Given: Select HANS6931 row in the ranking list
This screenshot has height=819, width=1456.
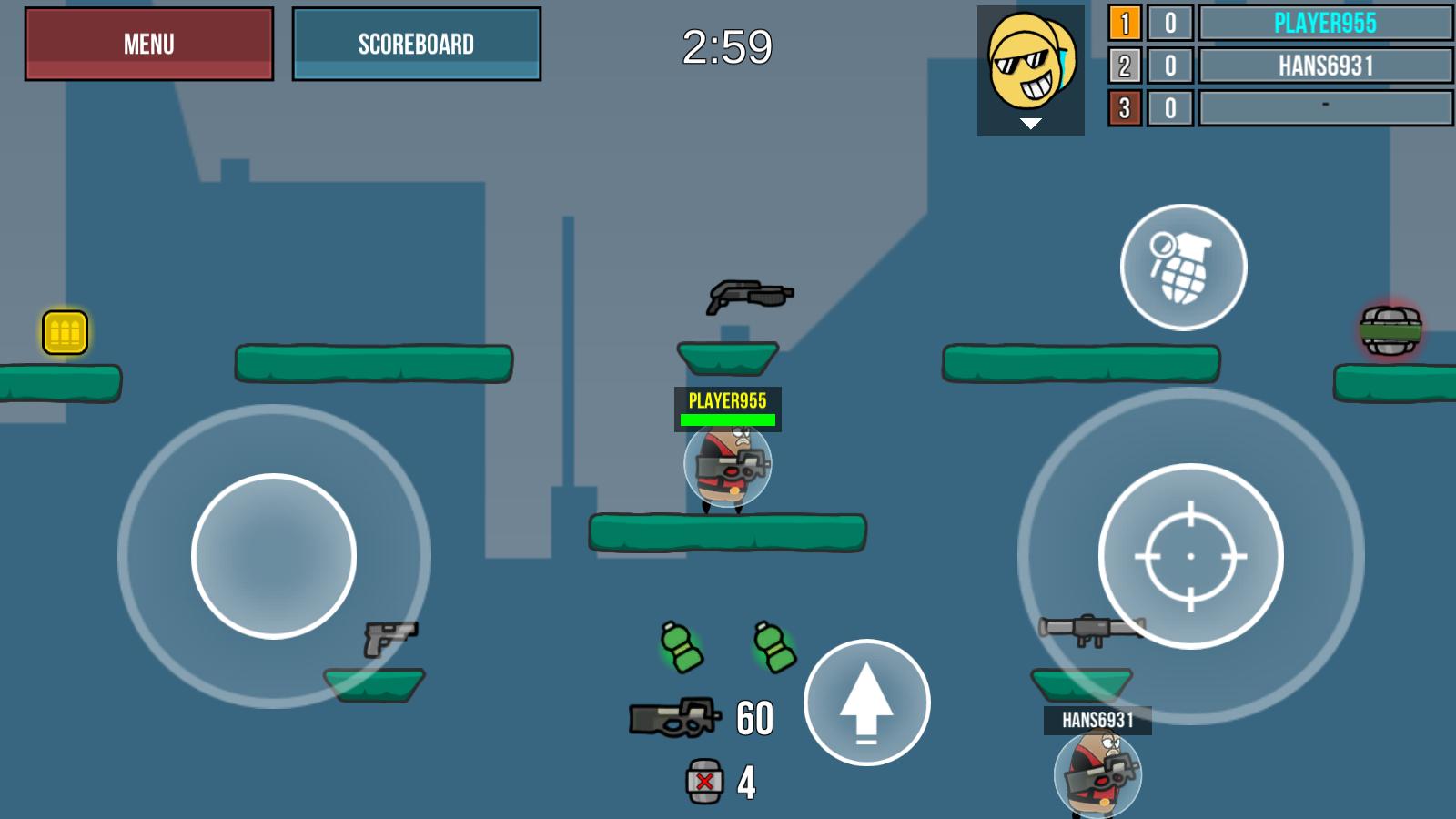Looking at the screenshot, I should (x=1325, y=66).
